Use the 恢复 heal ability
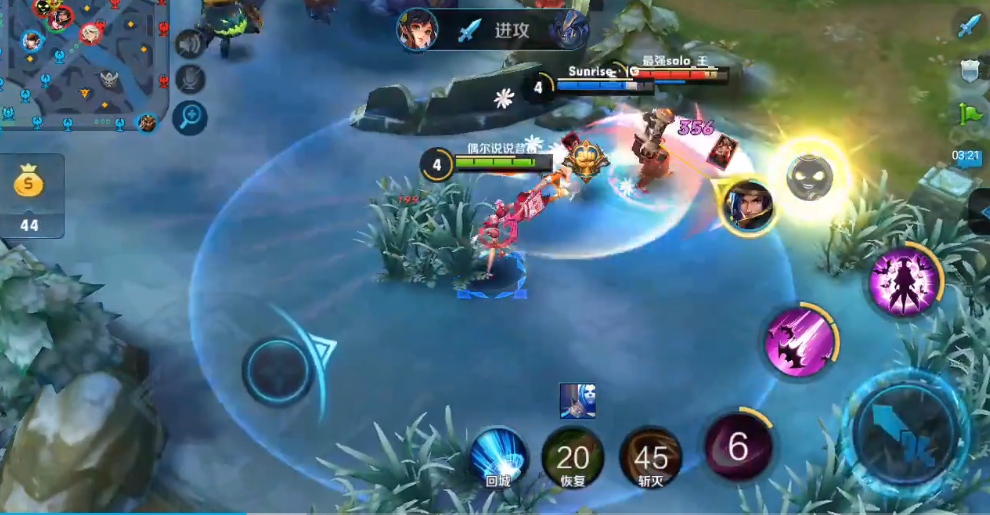The height and width of the screenshot is (515, 990). click(x=573, y=458)
